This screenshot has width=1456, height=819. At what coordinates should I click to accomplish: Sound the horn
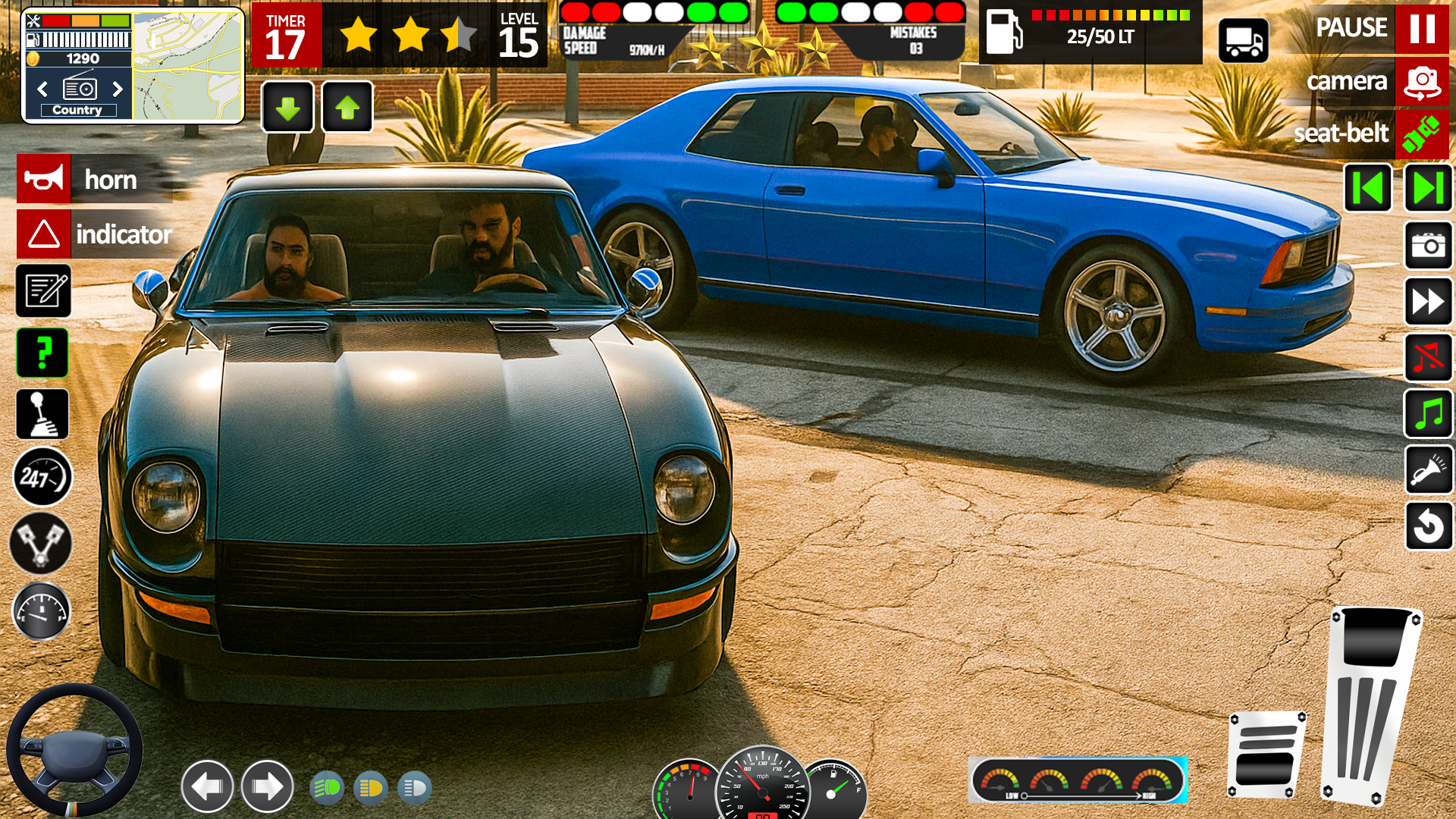click(44, 180)
